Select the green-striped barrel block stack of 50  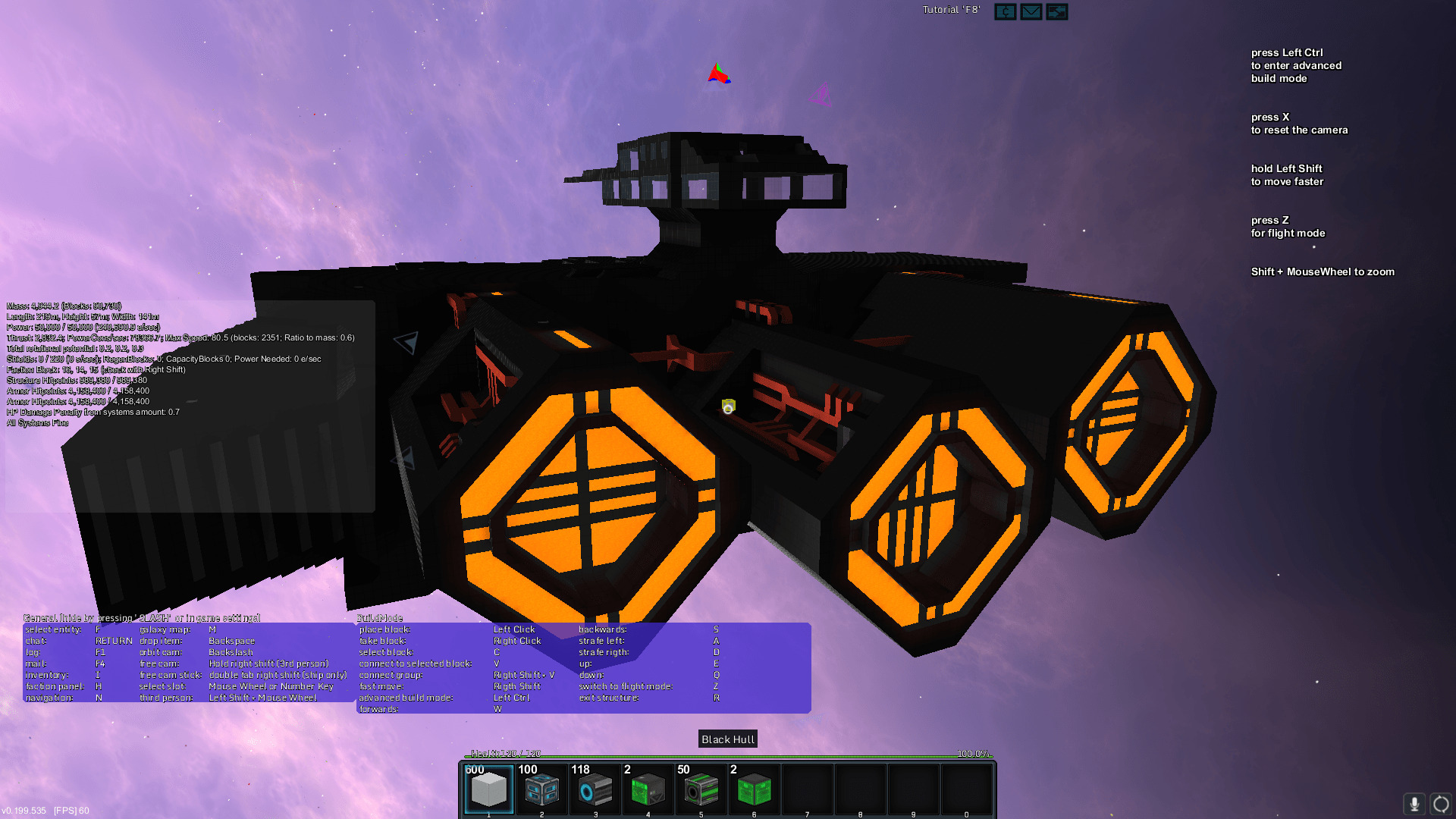701,789
